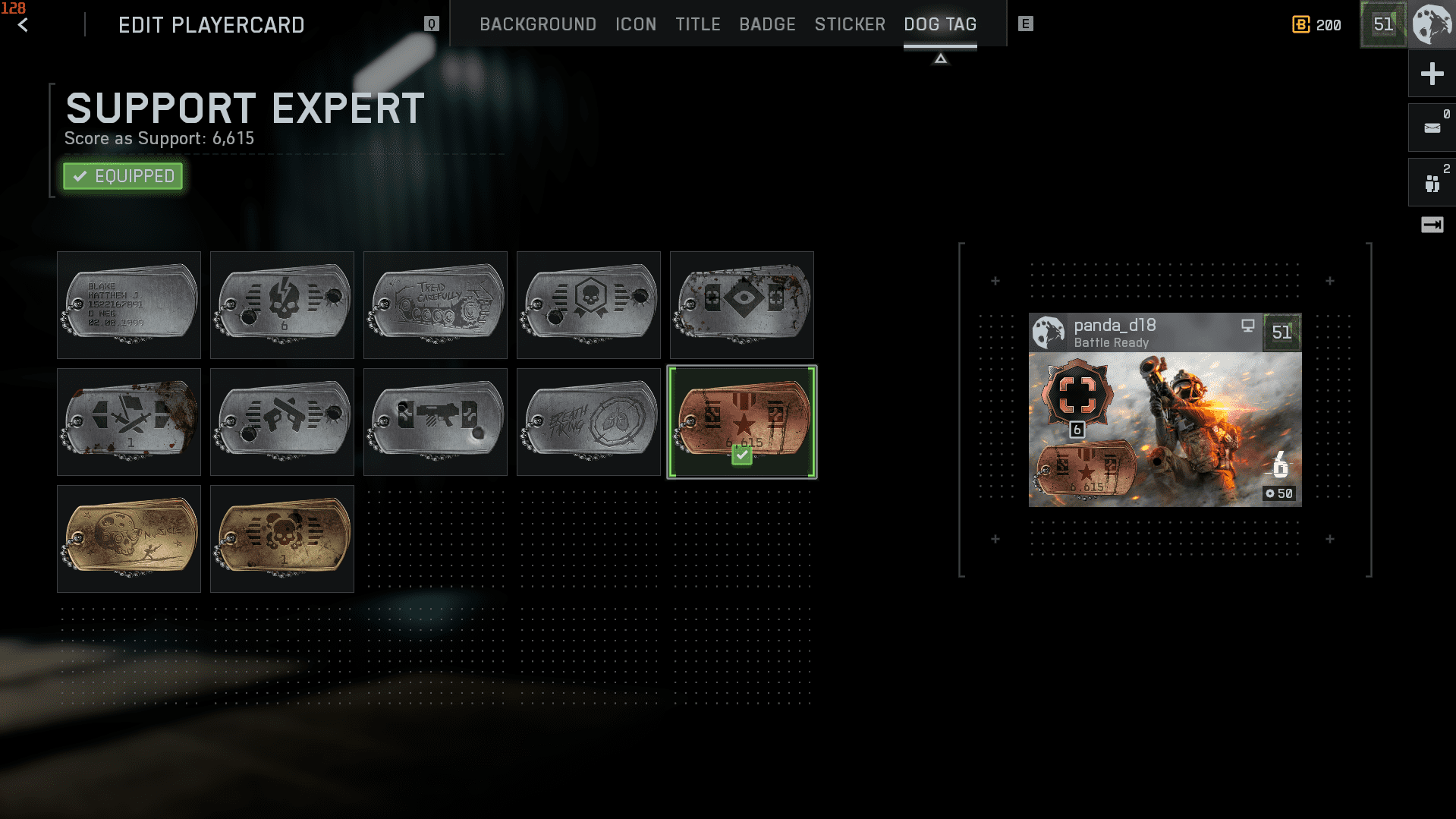The height and width of the screenshot is (819, 1456).
Task: Choose the hexagon skull dog tag
Action: pos(589,305)
